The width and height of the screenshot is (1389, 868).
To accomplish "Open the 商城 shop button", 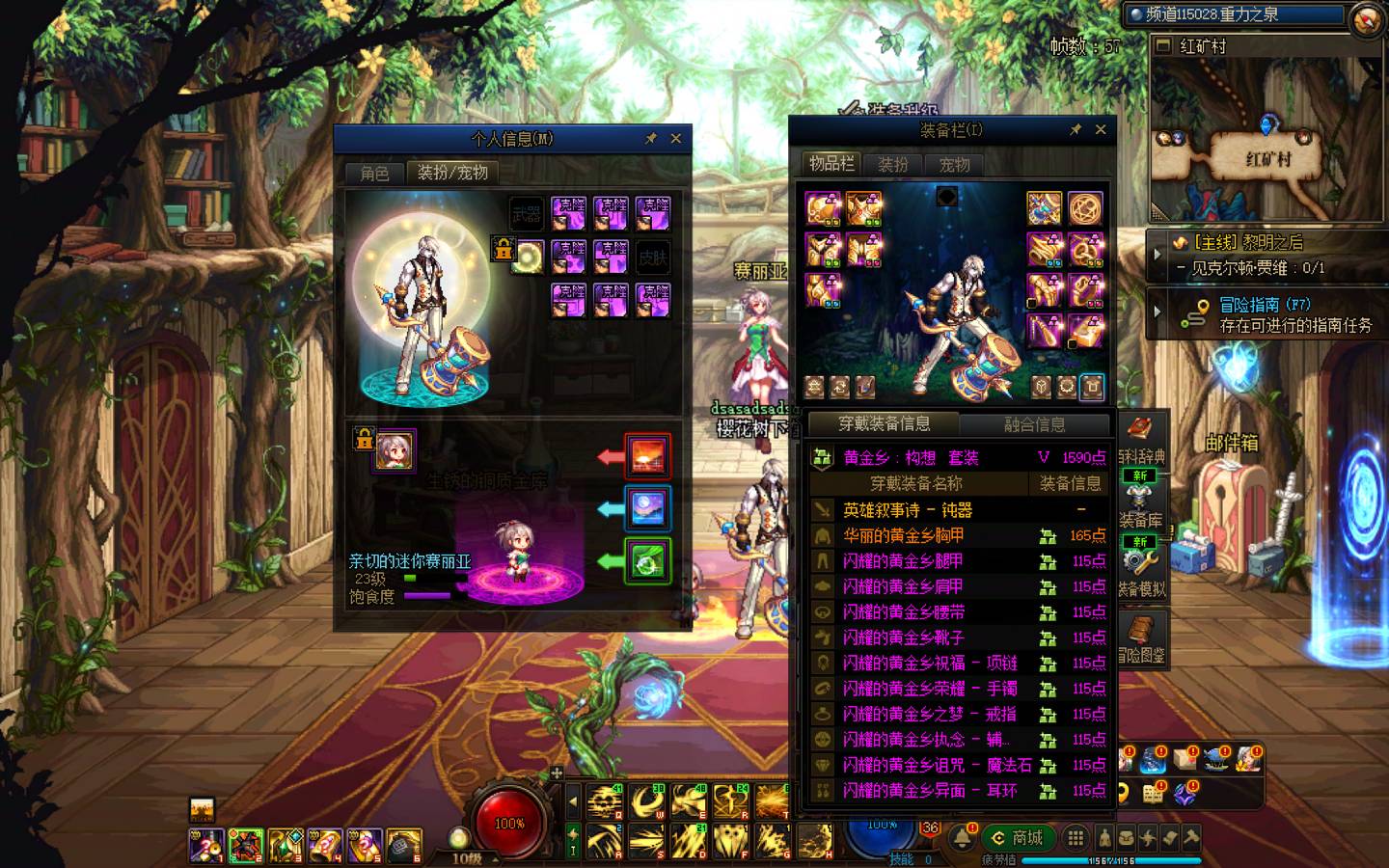I will click(1019, 837).
